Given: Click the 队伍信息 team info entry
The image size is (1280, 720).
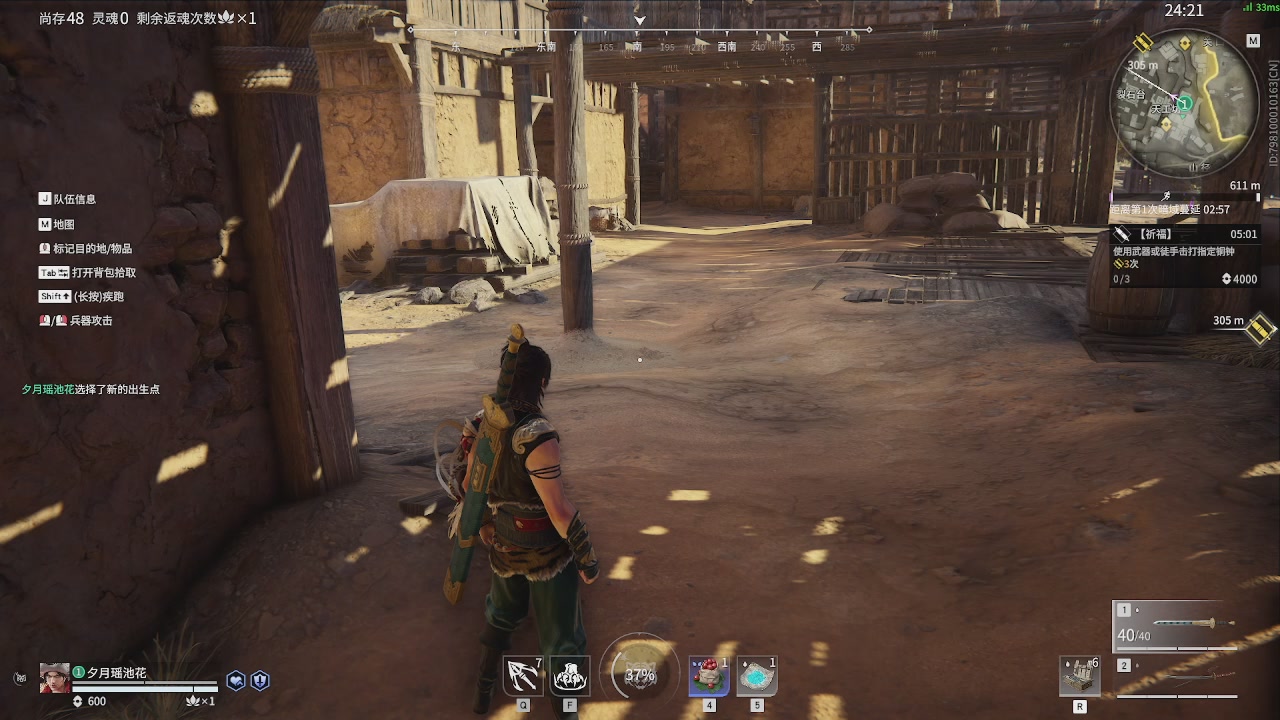Looking at the screenshot, I should click(68, 199).
